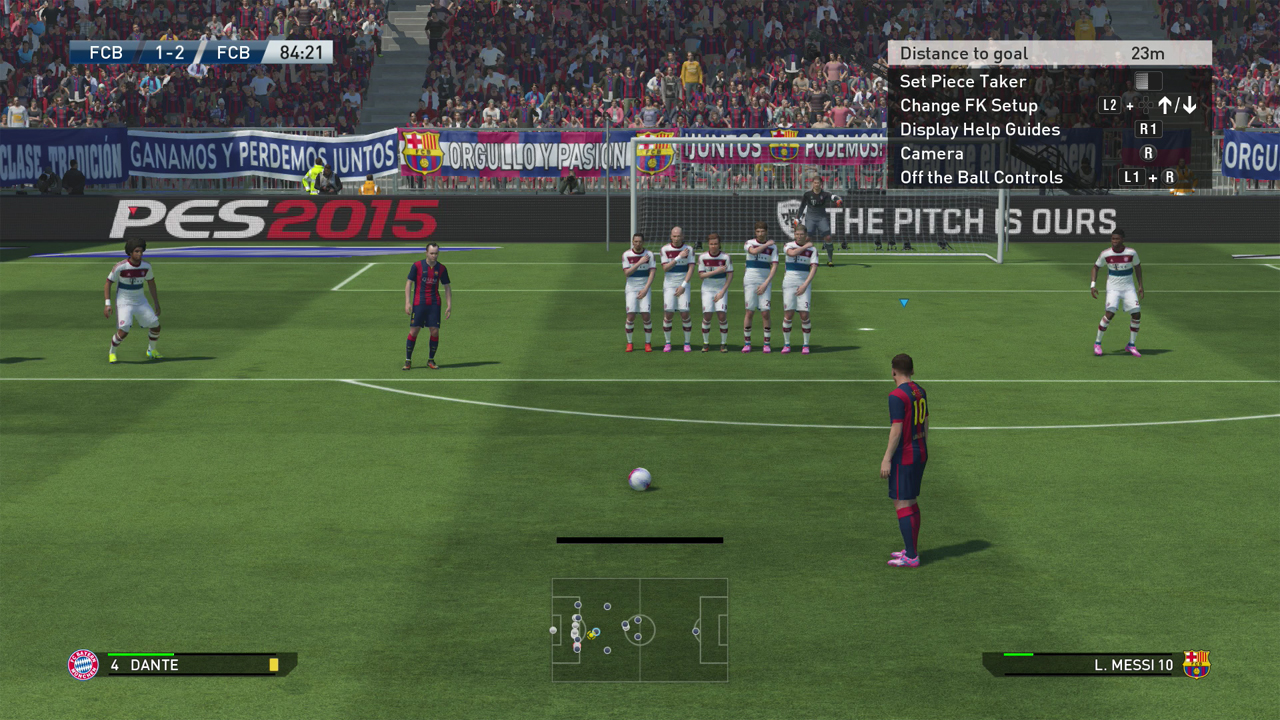Image resolution: width=1280 pixels, height=720 pixels.
Task: Open Off the Ball Controls entry
Action: pyautogui.click(x=981, y=177)
